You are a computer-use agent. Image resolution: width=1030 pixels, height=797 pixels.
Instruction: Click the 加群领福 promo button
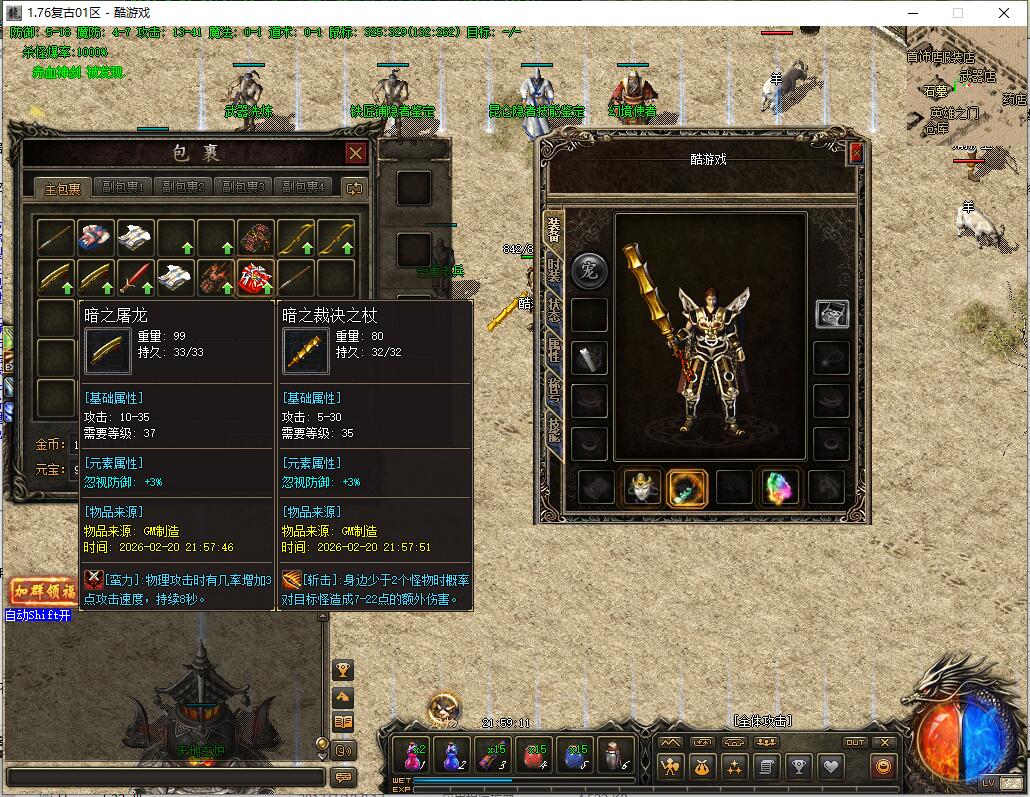43,591
